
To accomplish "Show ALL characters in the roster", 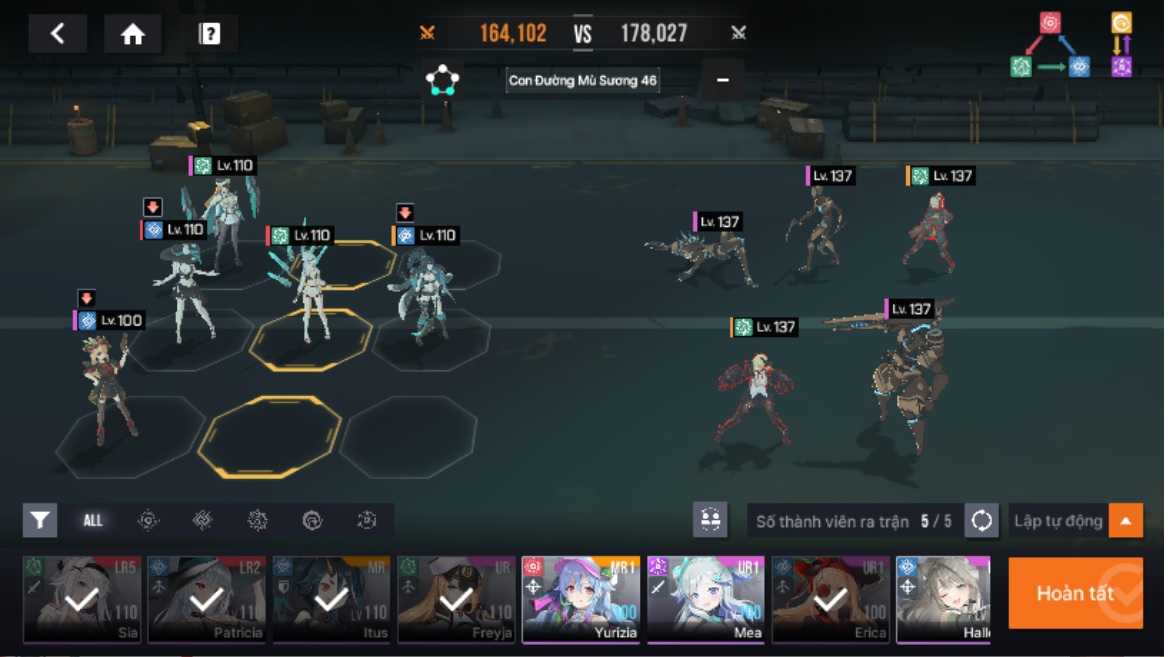I will tap(93, 520).
